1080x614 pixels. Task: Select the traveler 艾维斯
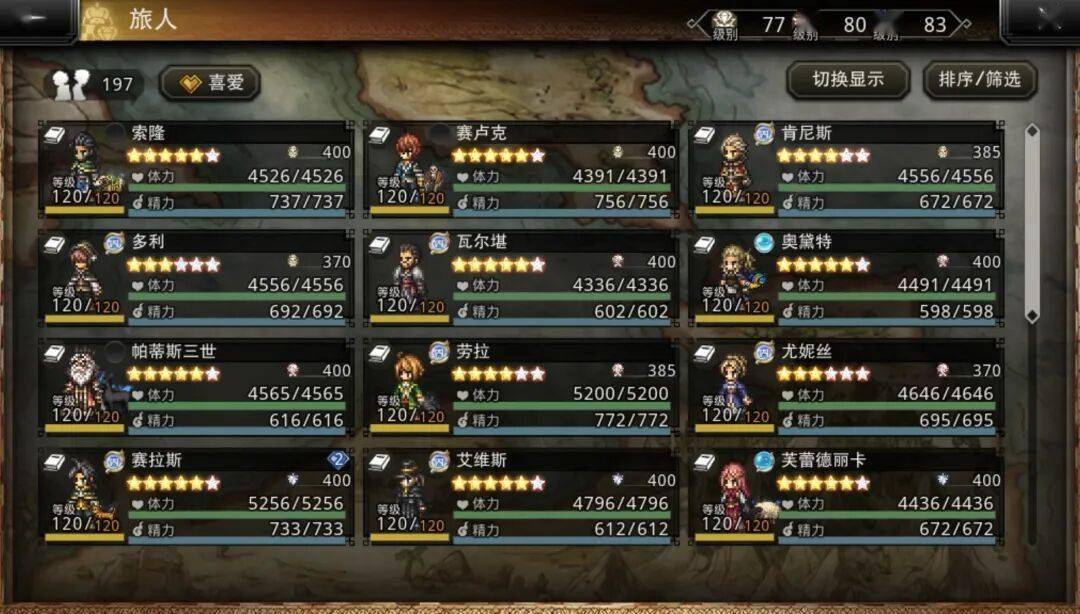521,495
